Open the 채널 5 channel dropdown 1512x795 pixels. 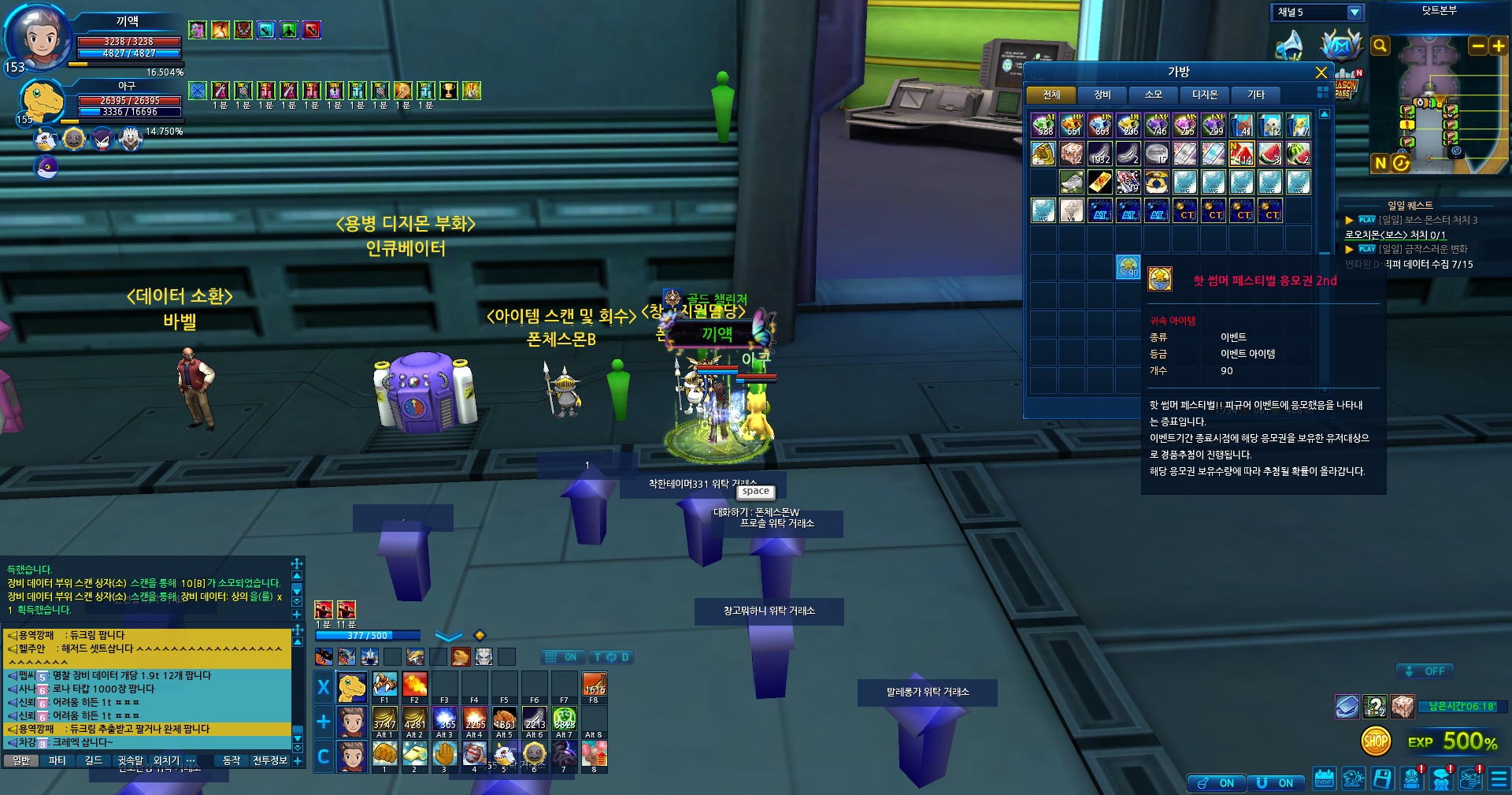coord(1354,13)
